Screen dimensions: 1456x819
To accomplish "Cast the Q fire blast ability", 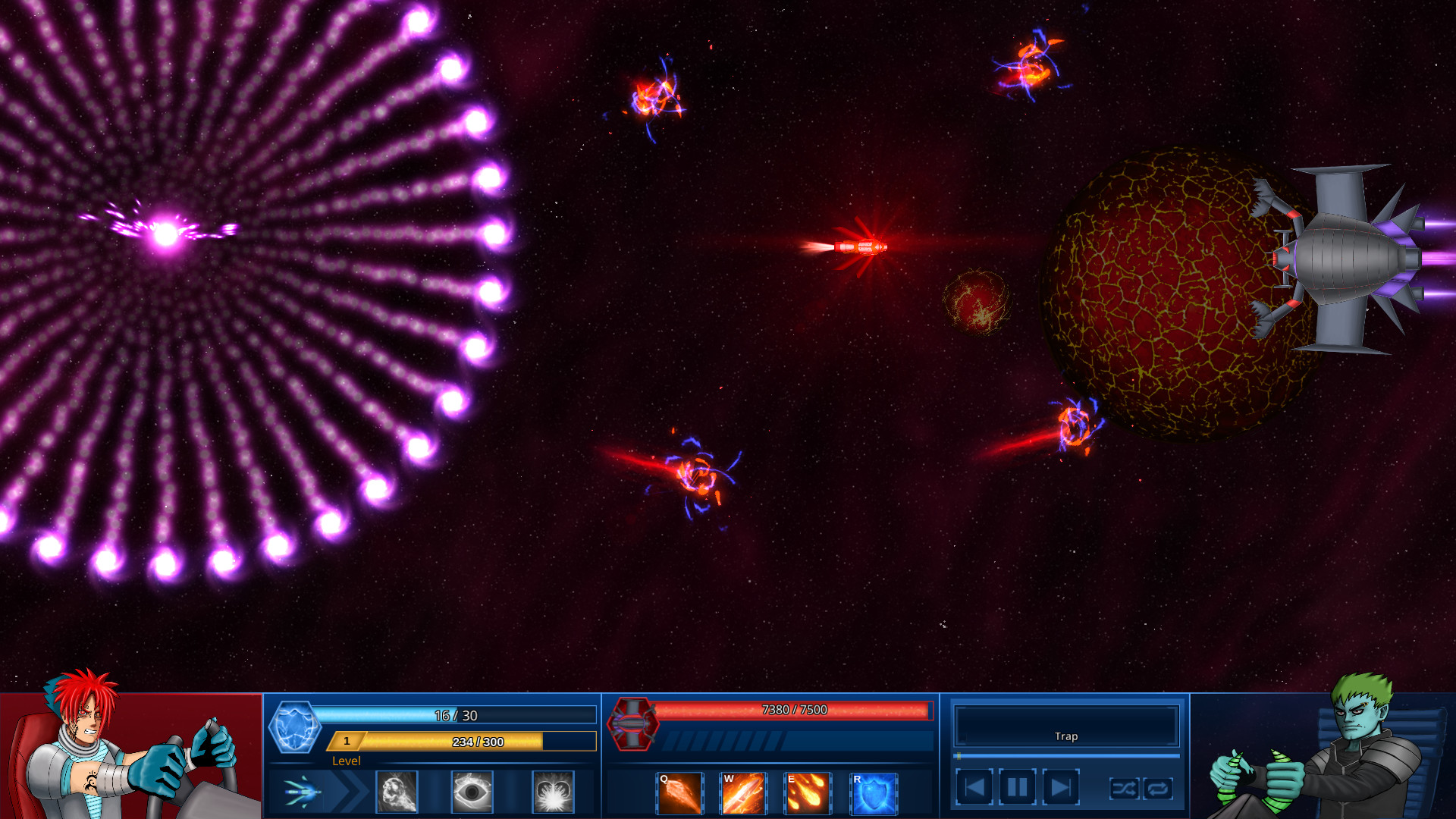I will coord(679,792).
